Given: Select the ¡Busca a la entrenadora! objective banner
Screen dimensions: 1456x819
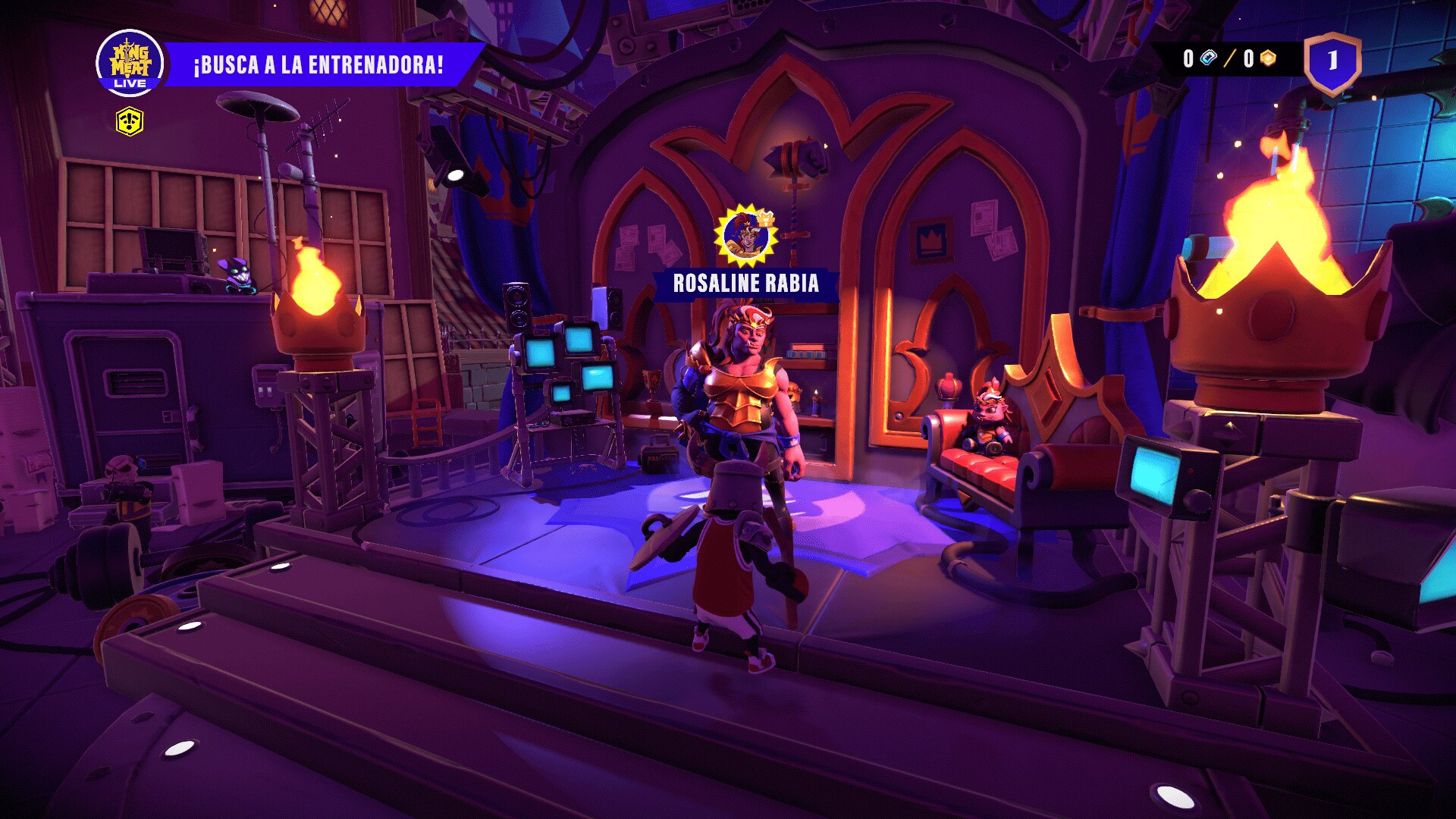Looking at the screenshot, I should tap(318, 64).
